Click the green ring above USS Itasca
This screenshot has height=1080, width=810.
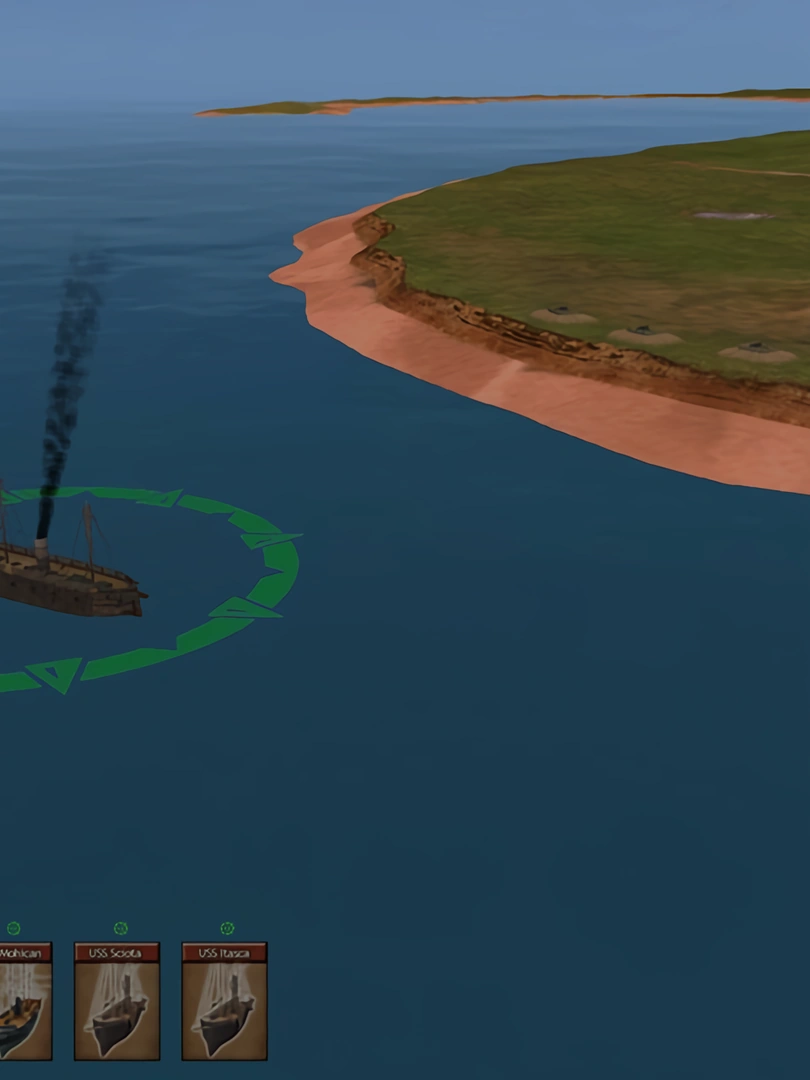click(227, 929)
